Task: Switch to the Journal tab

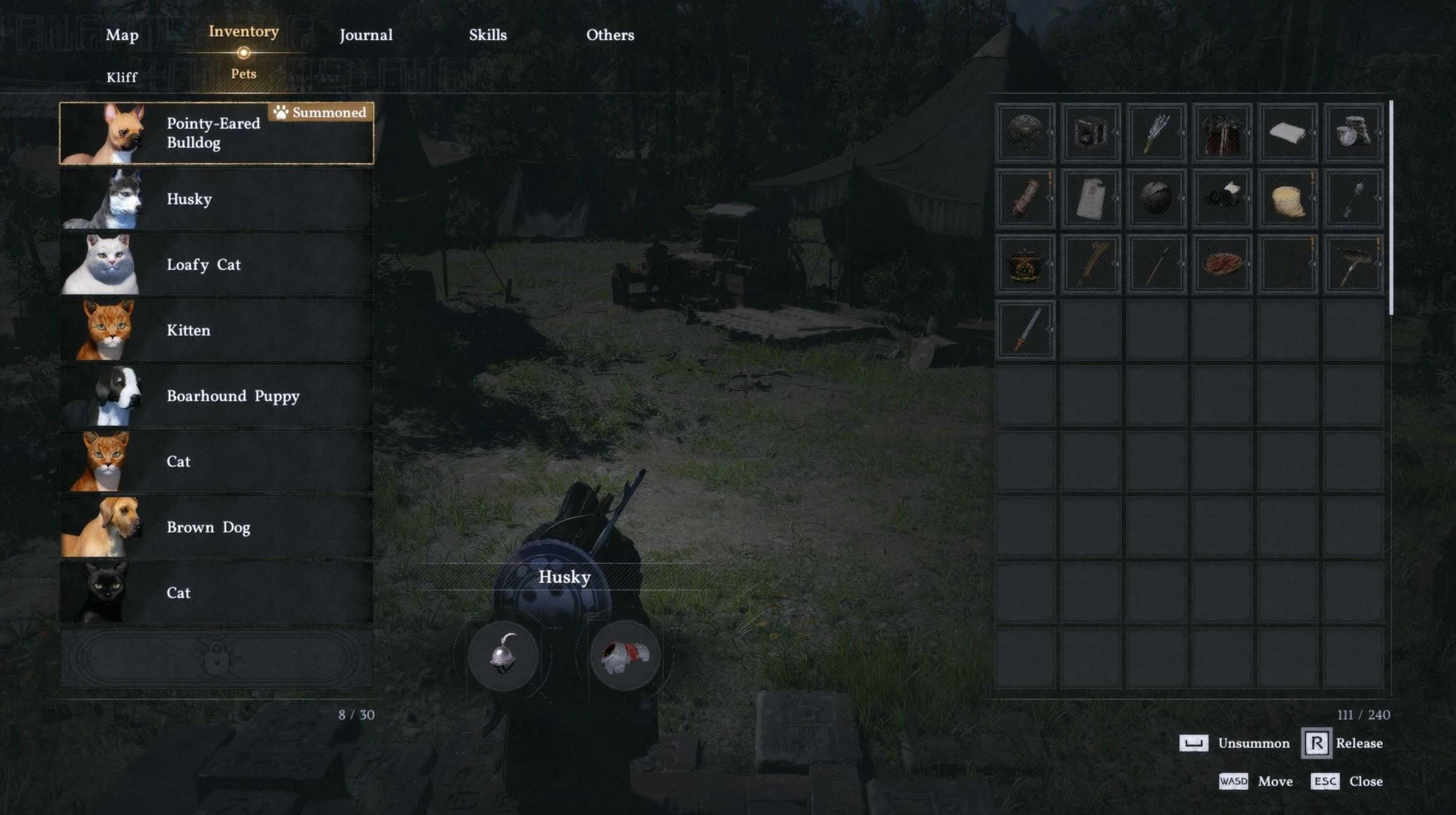Action: tap(366, 35)
